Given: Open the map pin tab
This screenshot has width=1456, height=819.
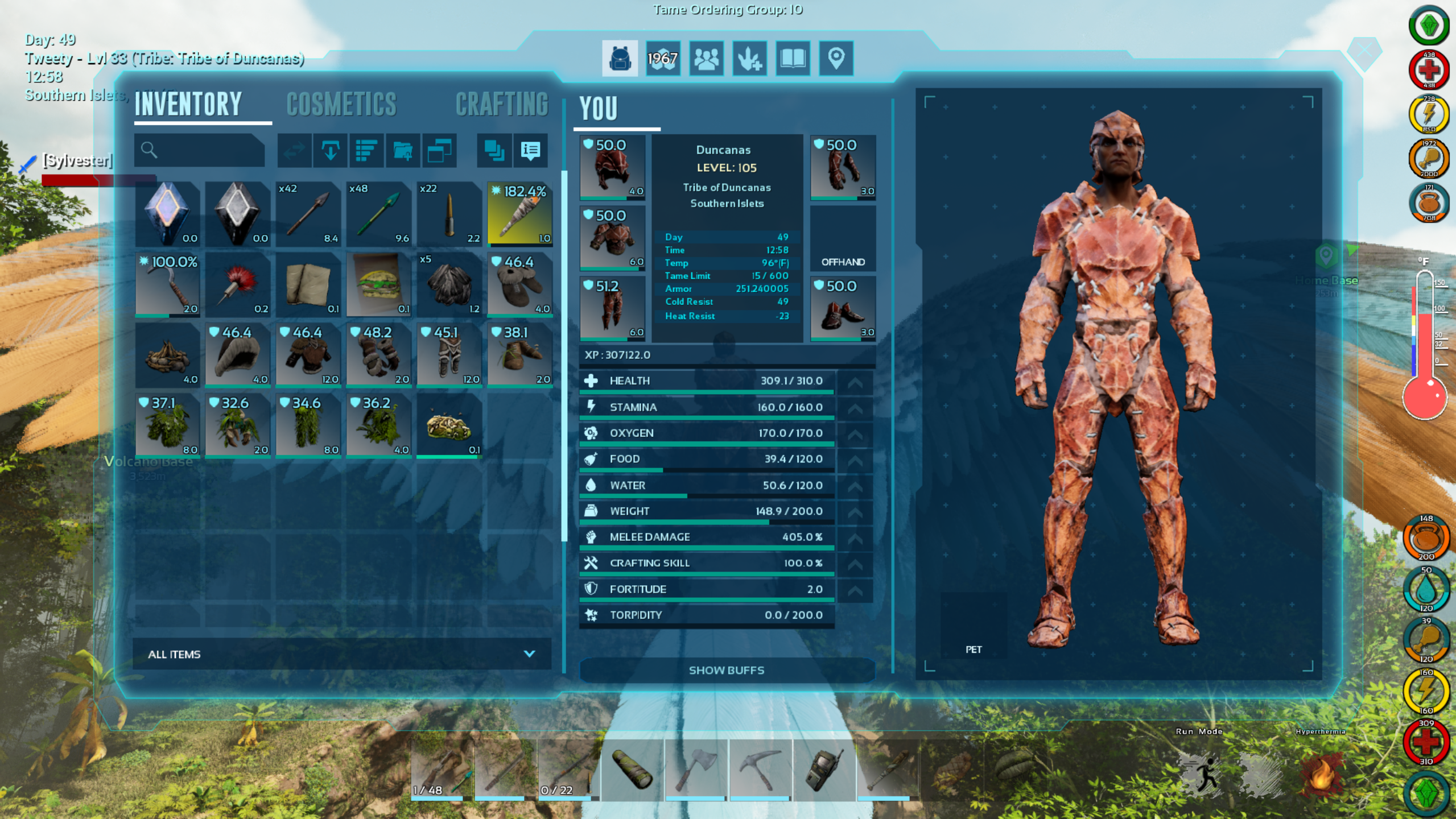Looking at the screenshot, I should 836,58.
